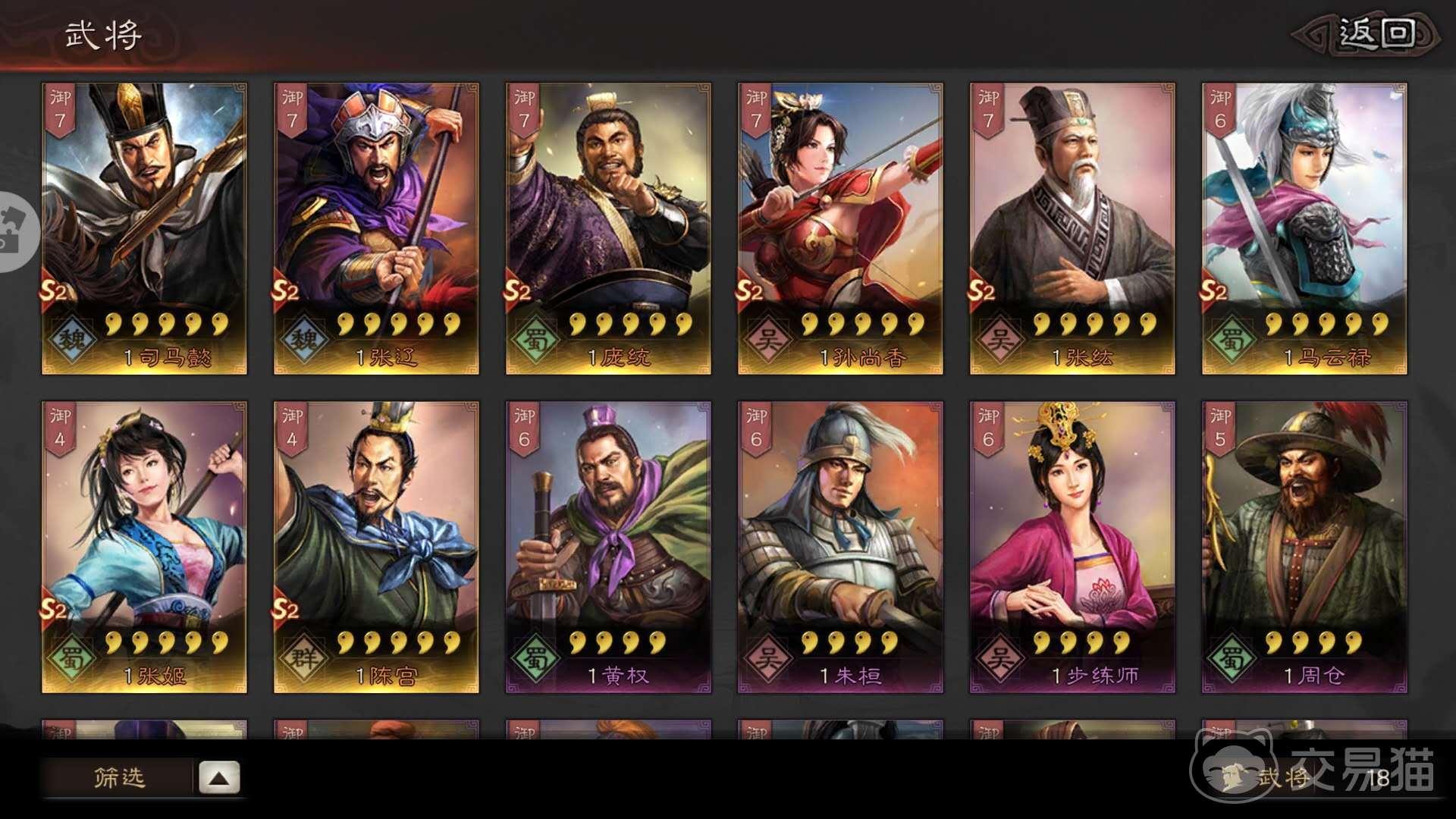
Task: View the 张纮 general card
Action: (1072, 227)
